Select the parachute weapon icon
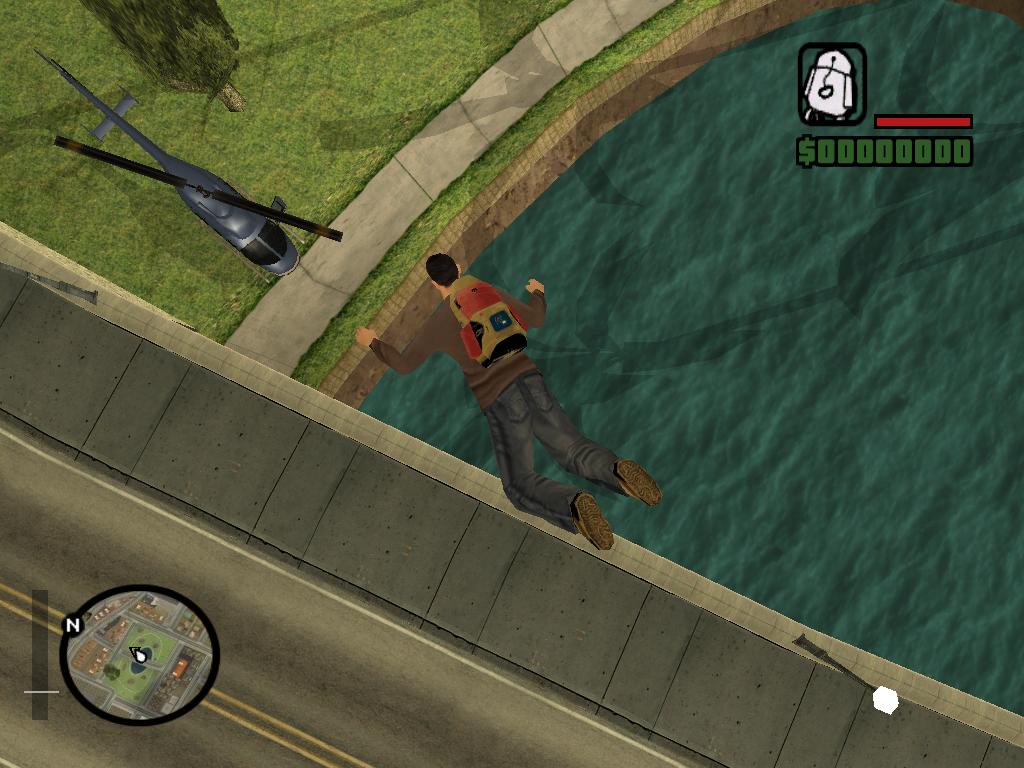 point(832,84)
